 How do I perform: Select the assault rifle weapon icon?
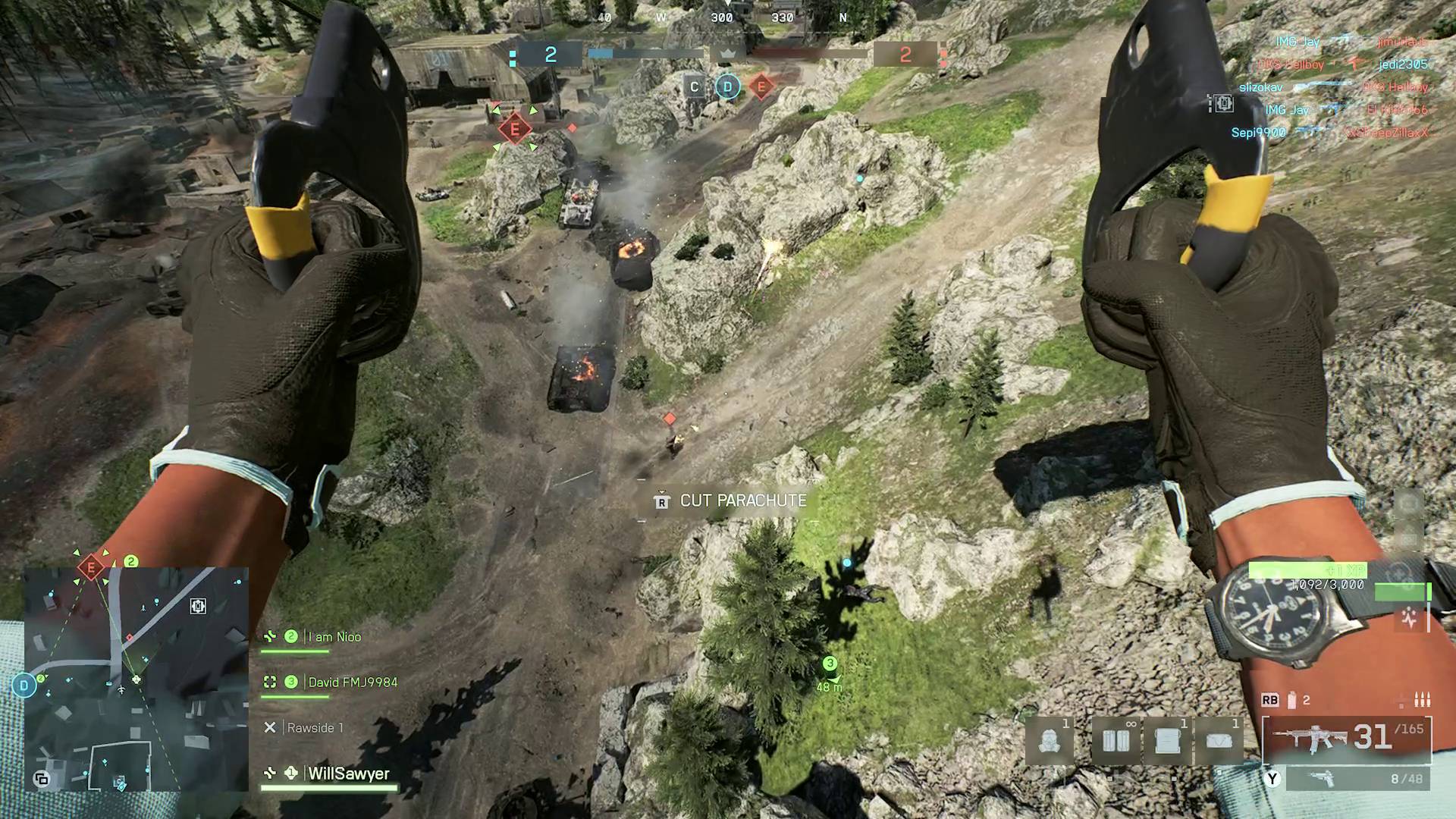[x=1310, y=739]
